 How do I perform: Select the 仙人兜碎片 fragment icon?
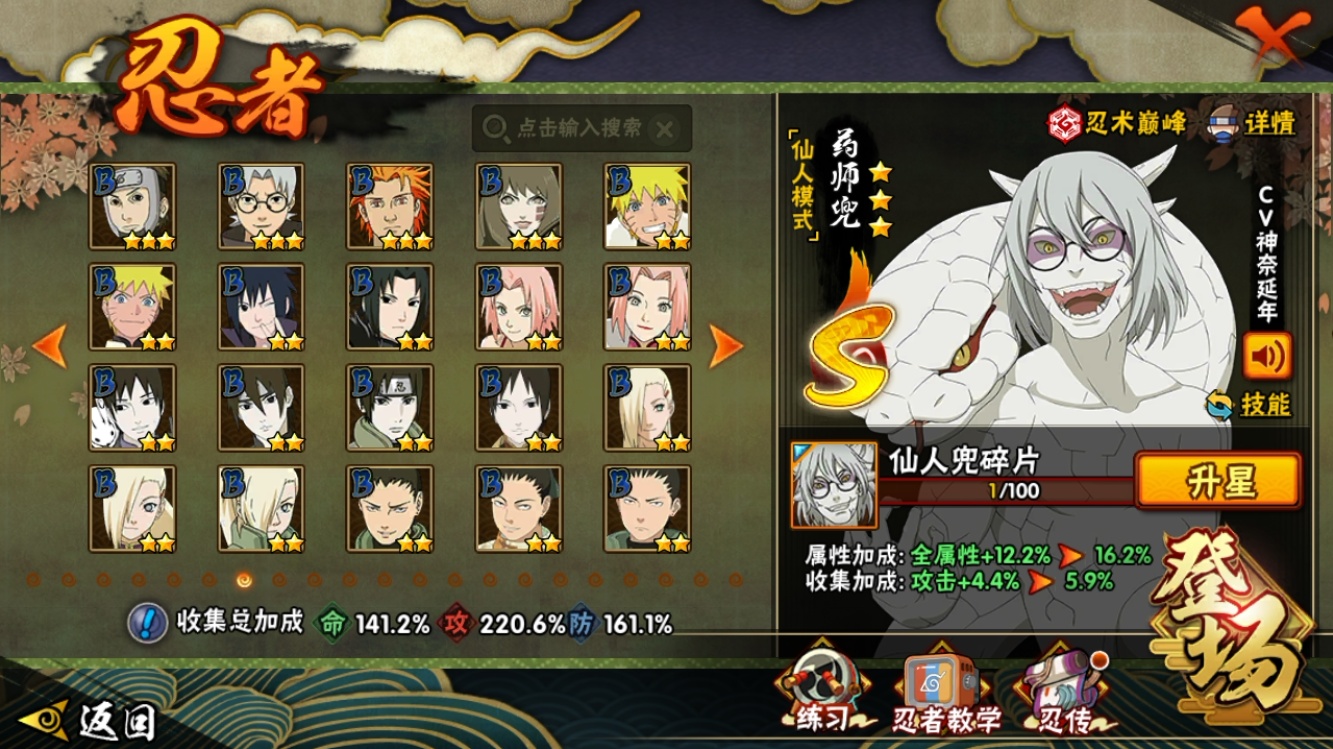click(x=834, y=486)
